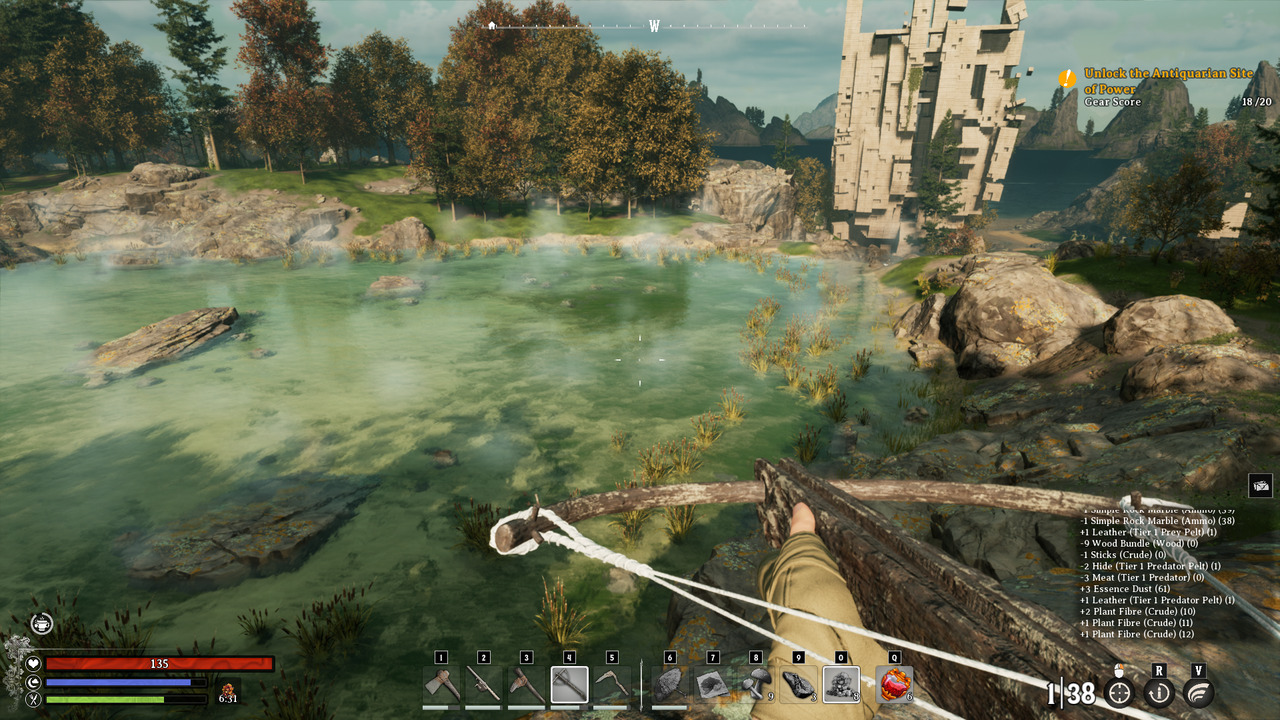The width and height of the screenshot is (1280, 720).
Task: Open the mail notification icon above the loot log
Action: pyautogui.click(x=1260, y=486)
